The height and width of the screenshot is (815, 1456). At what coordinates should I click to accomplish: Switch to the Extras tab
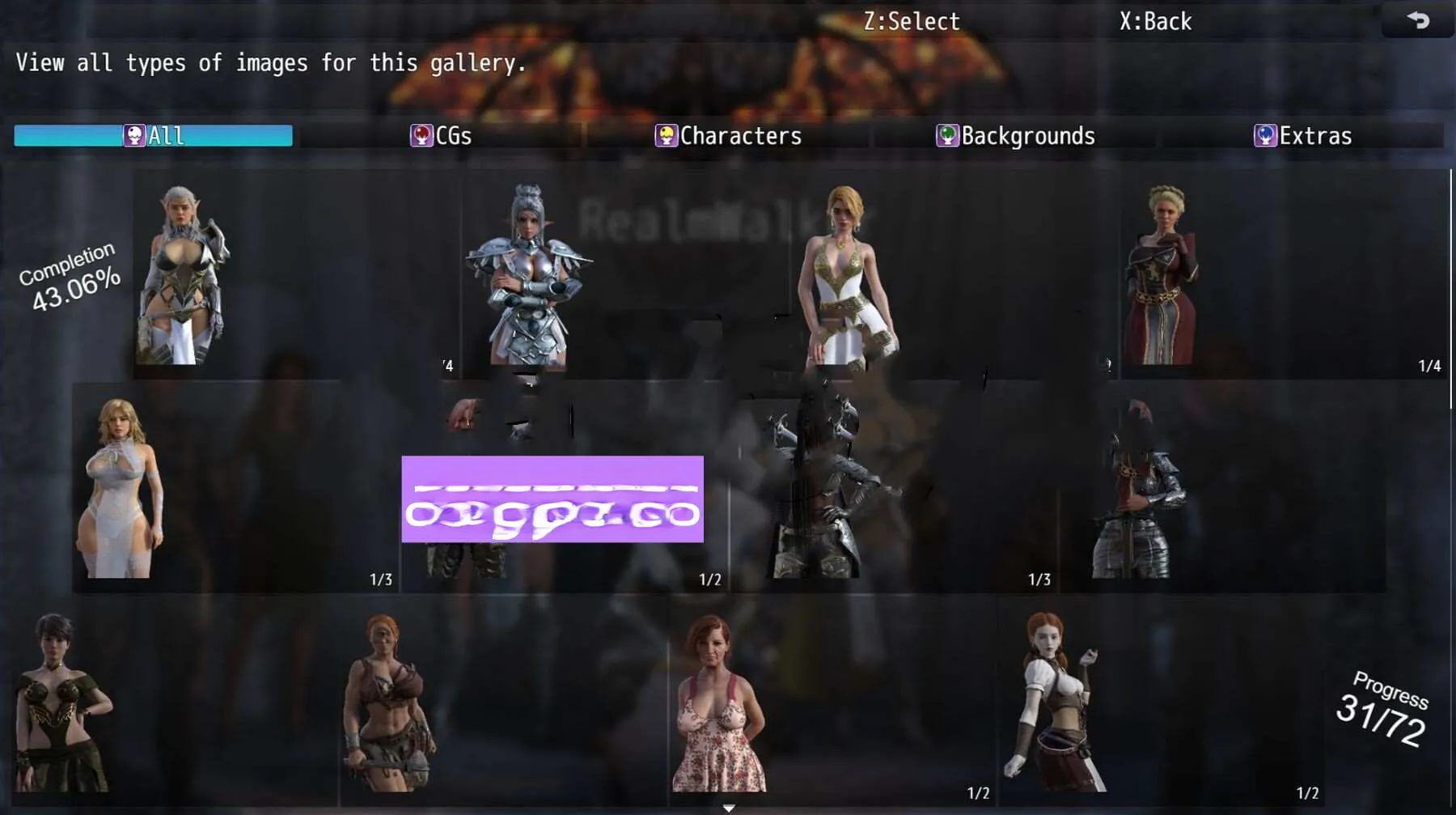click(x=1302, y=135)
